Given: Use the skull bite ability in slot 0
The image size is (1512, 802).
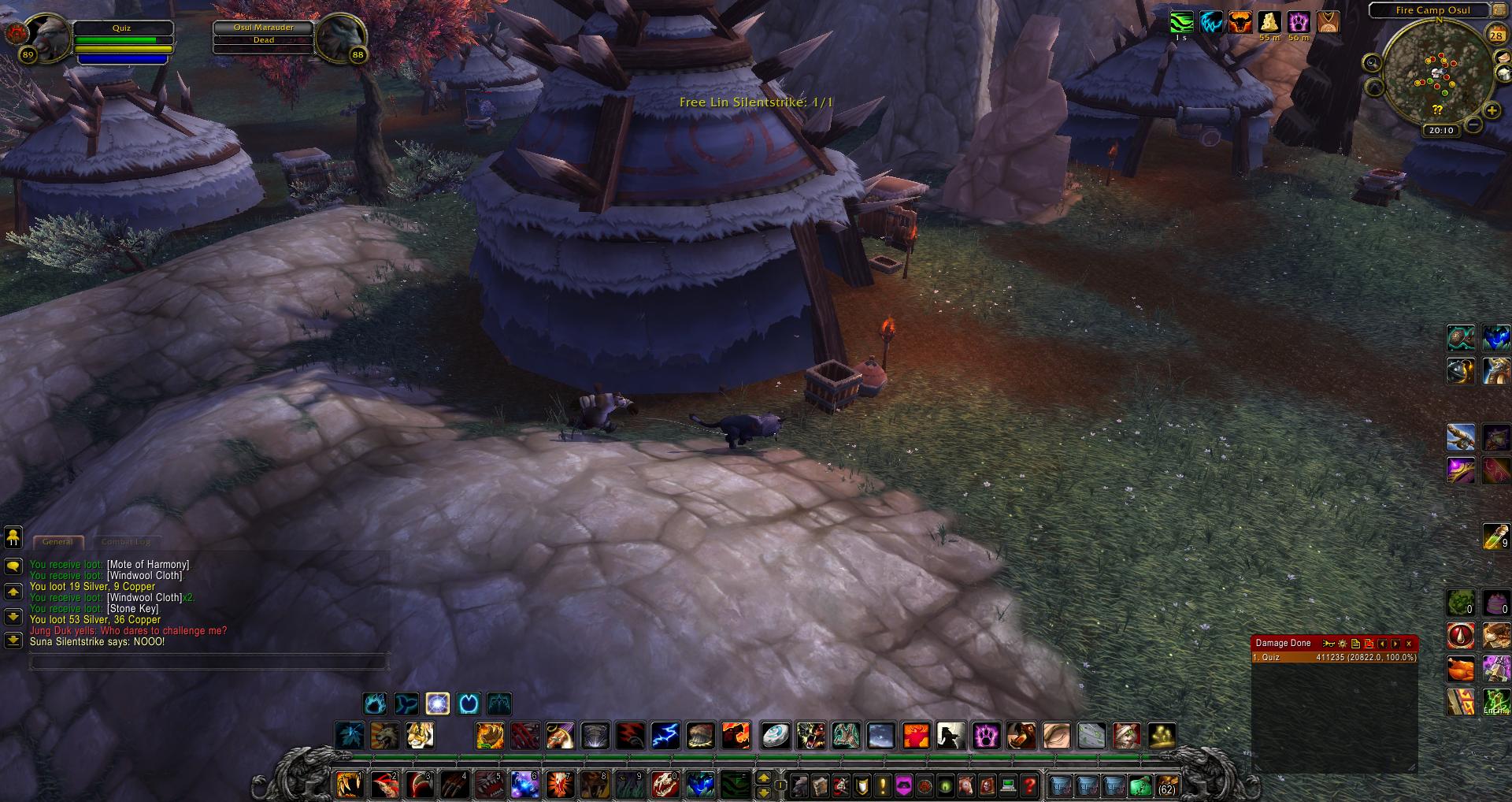Looking at the screenshot, I should coord(665,785).
